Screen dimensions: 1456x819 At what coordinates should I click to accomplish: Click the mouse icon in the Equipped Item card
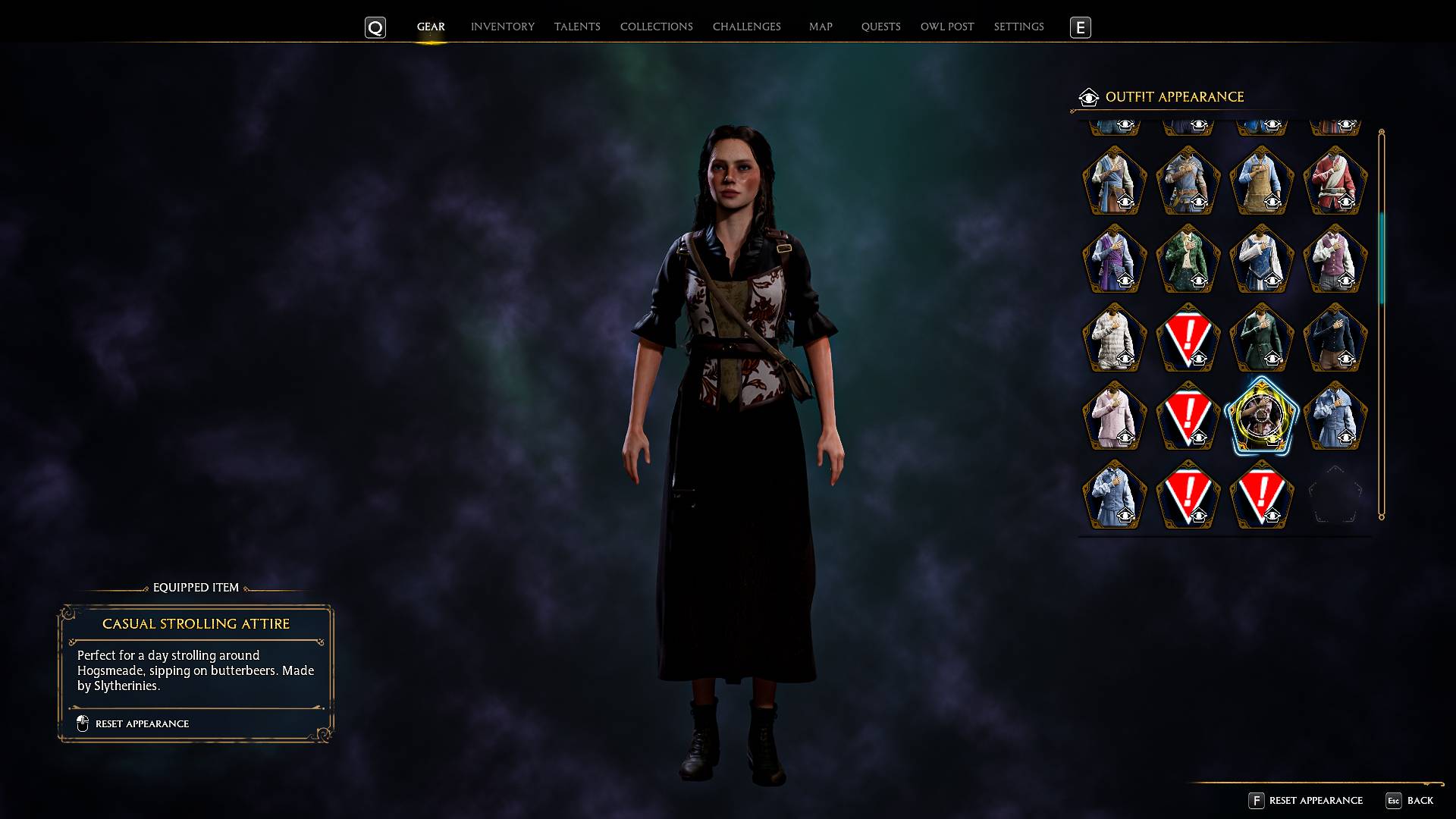pos(83,723)
